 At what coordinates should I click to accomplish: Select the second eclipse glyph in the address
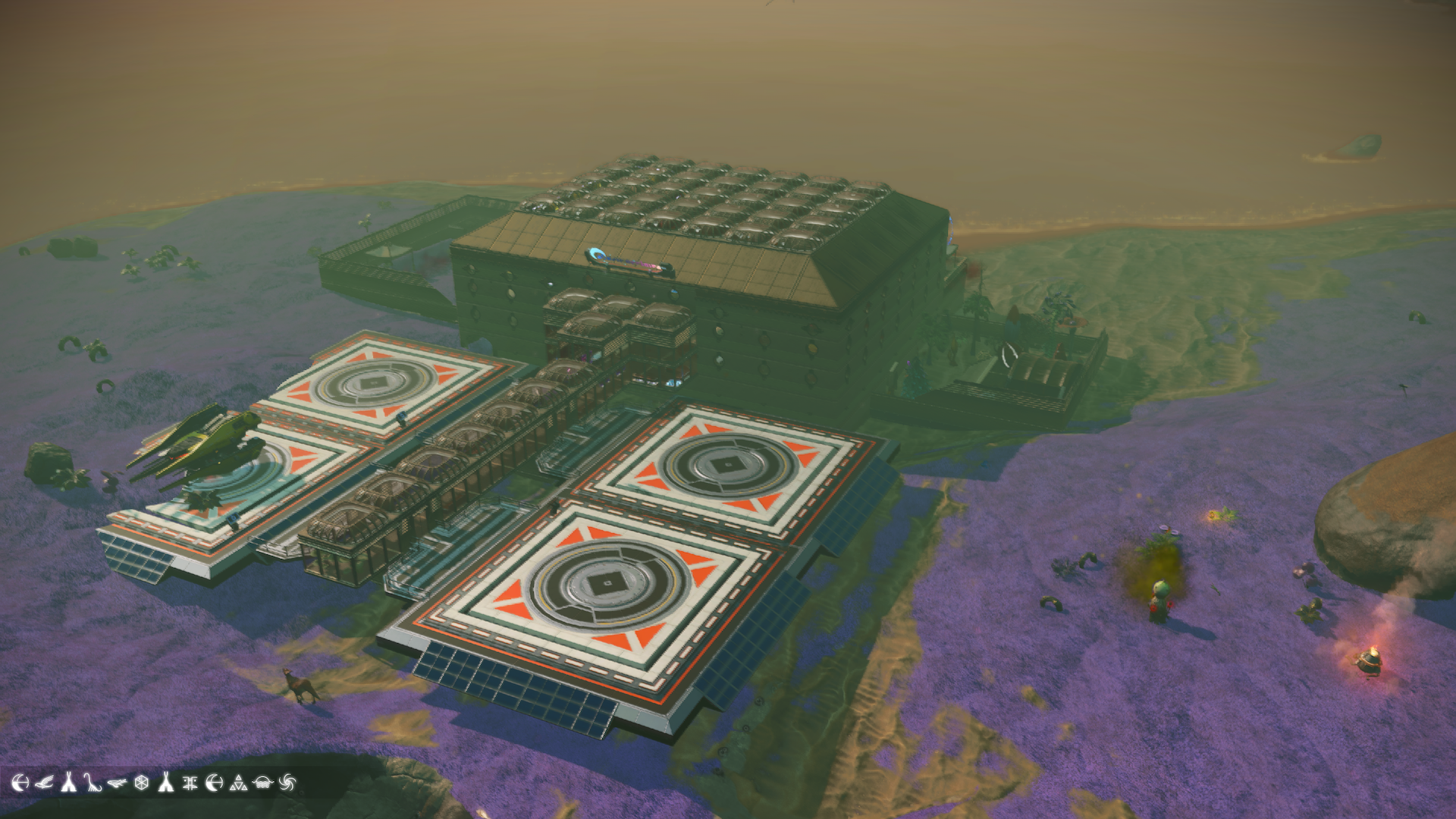click(214, 783)
